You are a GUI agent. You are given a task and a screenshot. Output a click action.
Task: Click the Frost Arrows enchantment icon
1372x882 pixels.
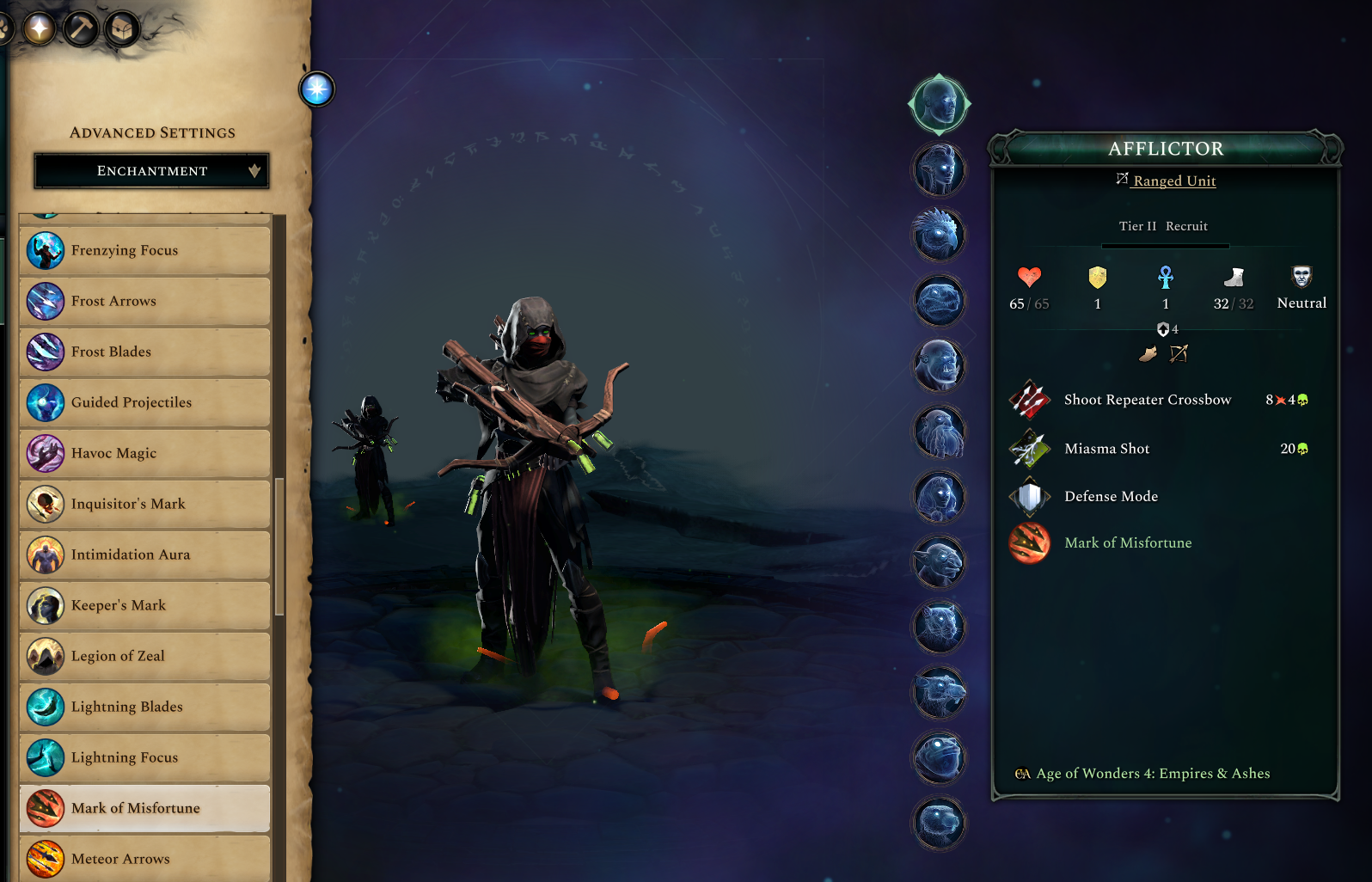coord(45,301)
